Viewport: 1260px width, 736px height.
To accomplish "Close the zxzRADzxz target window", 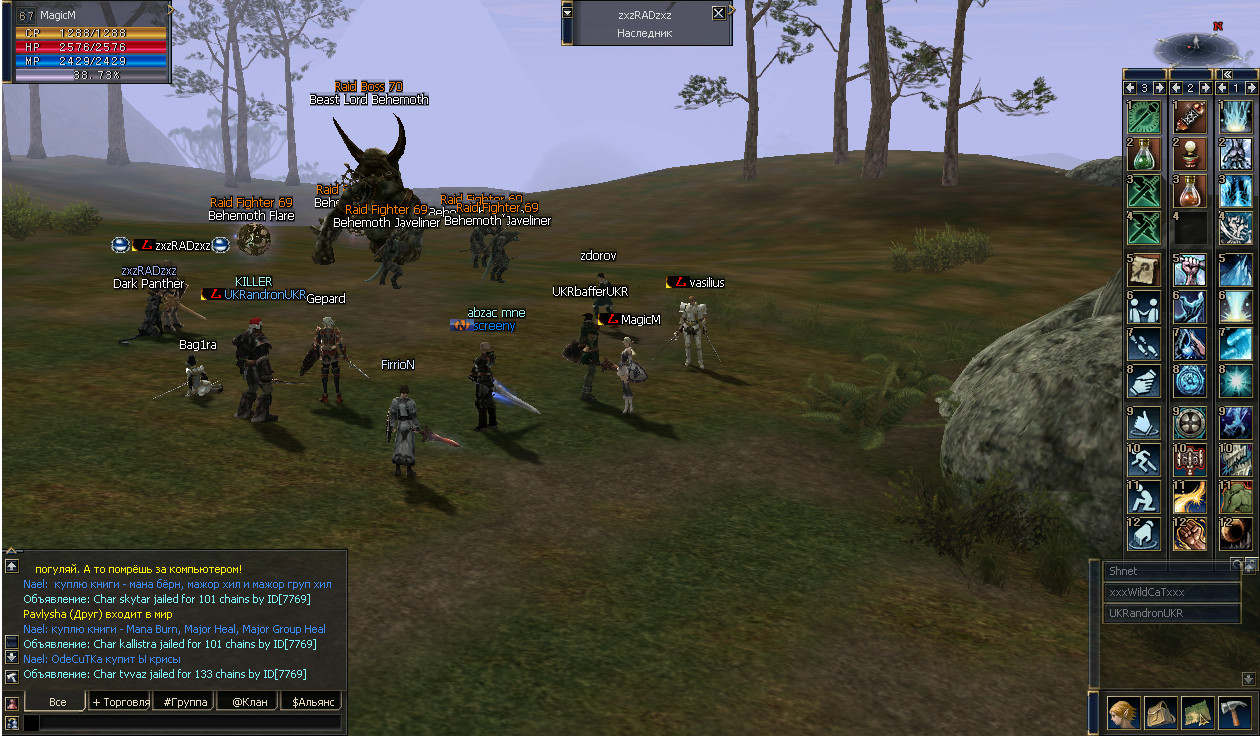I will point(718,13).
